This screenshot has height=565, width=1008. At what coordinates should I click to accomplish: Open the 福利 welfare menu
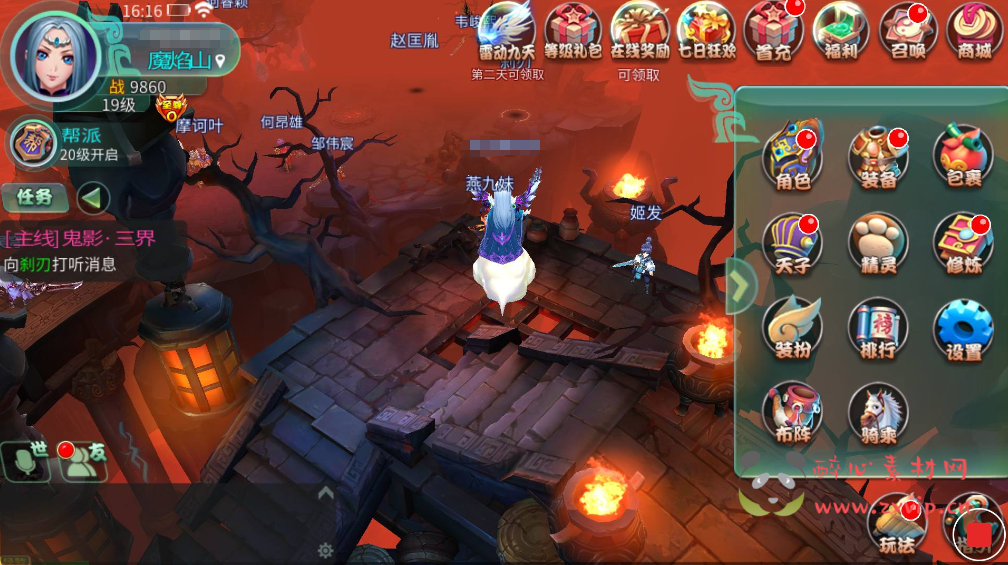click(840, 31)
